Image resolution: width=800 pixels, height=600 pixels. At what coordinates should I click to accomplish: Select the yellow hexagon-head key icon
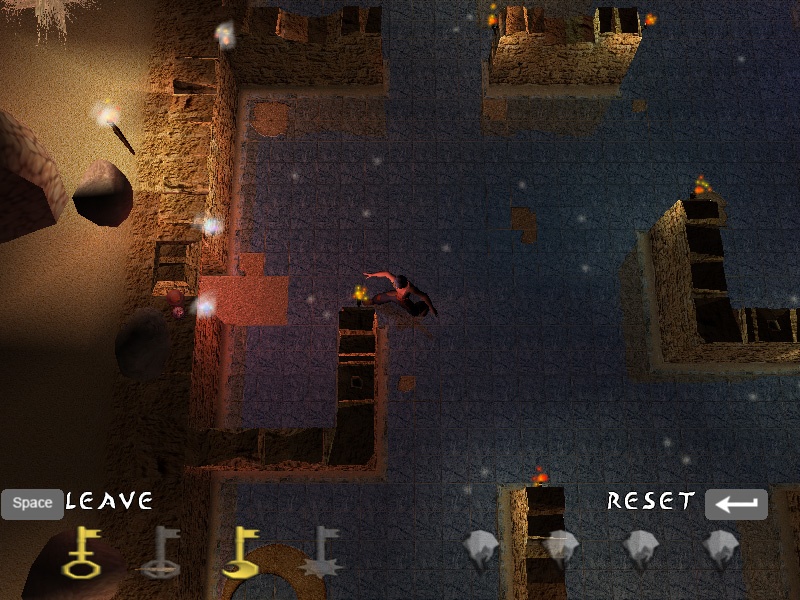[x=81, y=553]
